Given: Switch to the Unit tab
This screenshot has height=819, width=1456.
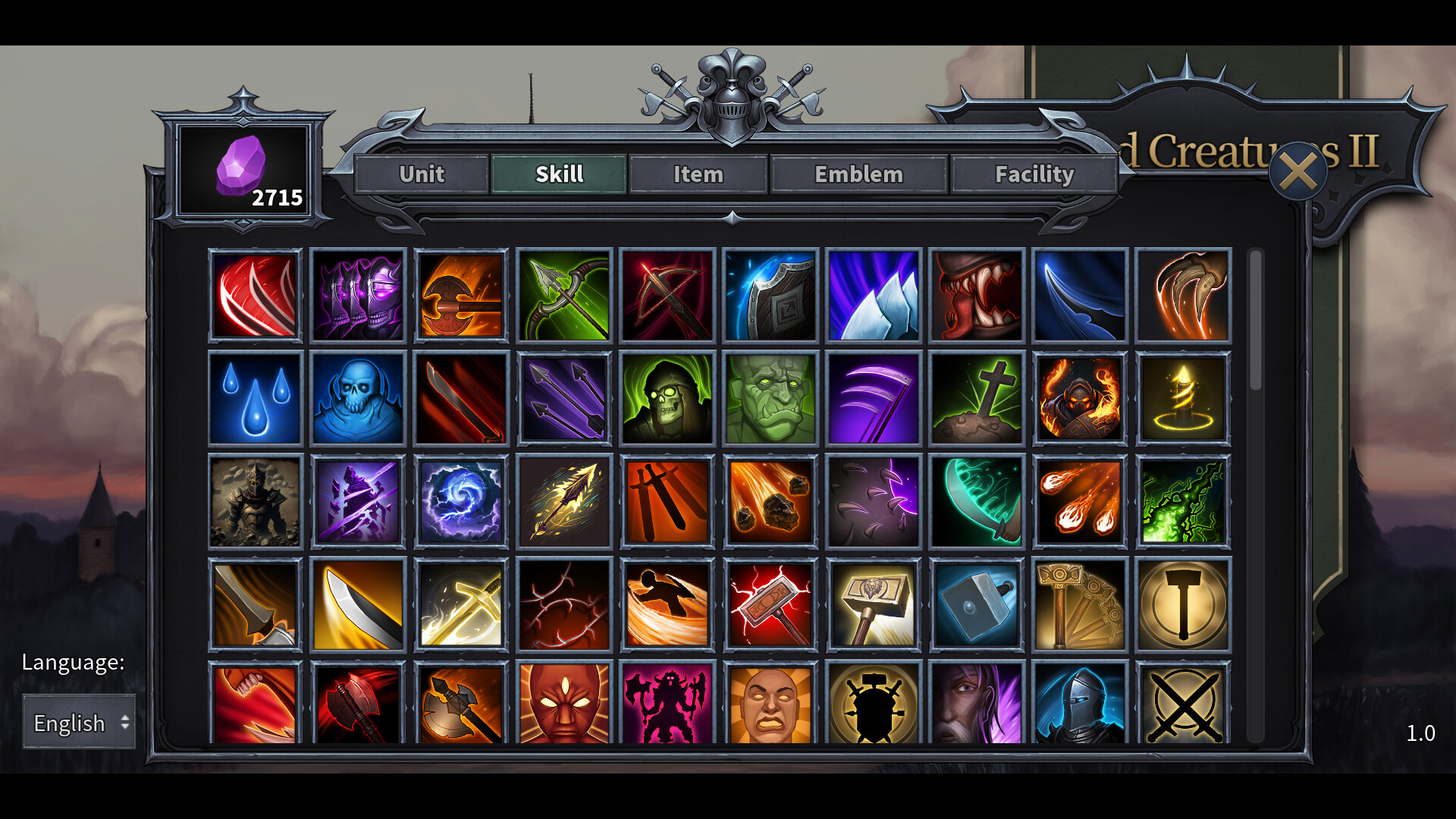Looking at the screenshot, I should click(x=422, y=174).
